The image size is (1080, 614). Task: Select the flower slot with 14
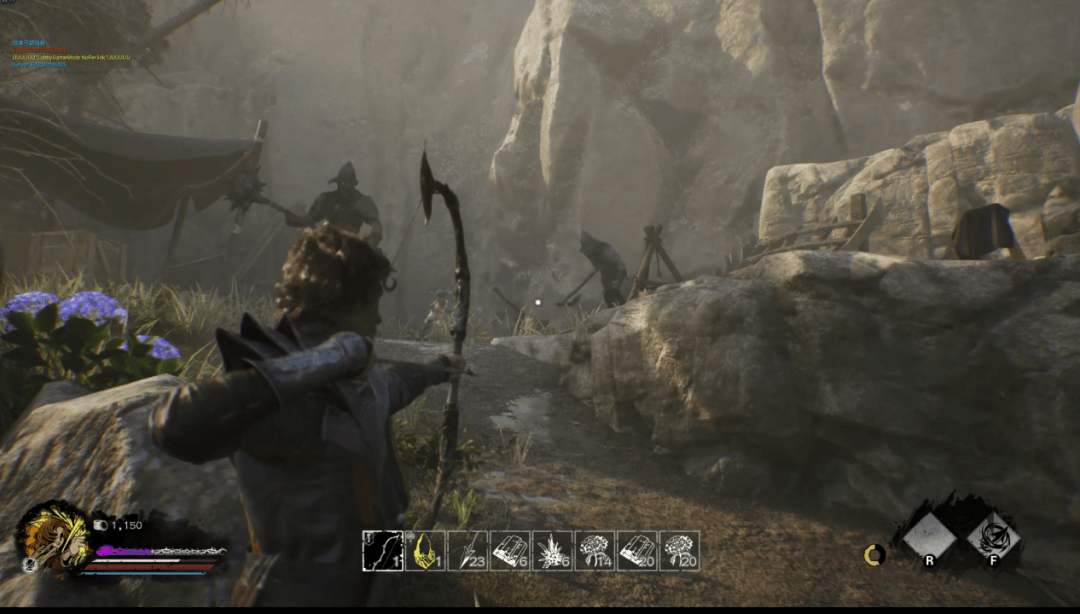pos(595,551)
